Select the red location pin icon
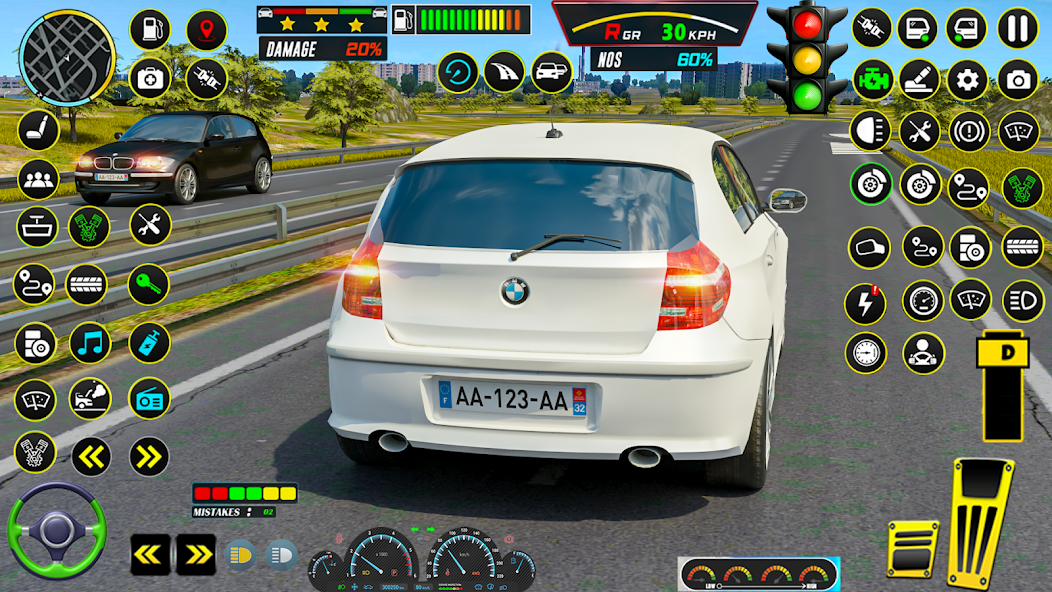The image size is (1052, 592). pos(206,29)
